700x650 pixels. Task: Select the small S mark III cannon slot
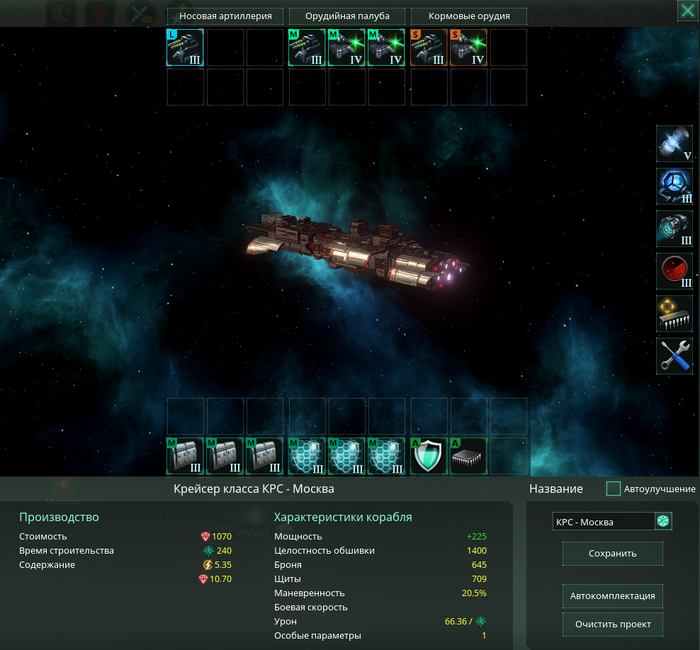(x=429, y=47)
